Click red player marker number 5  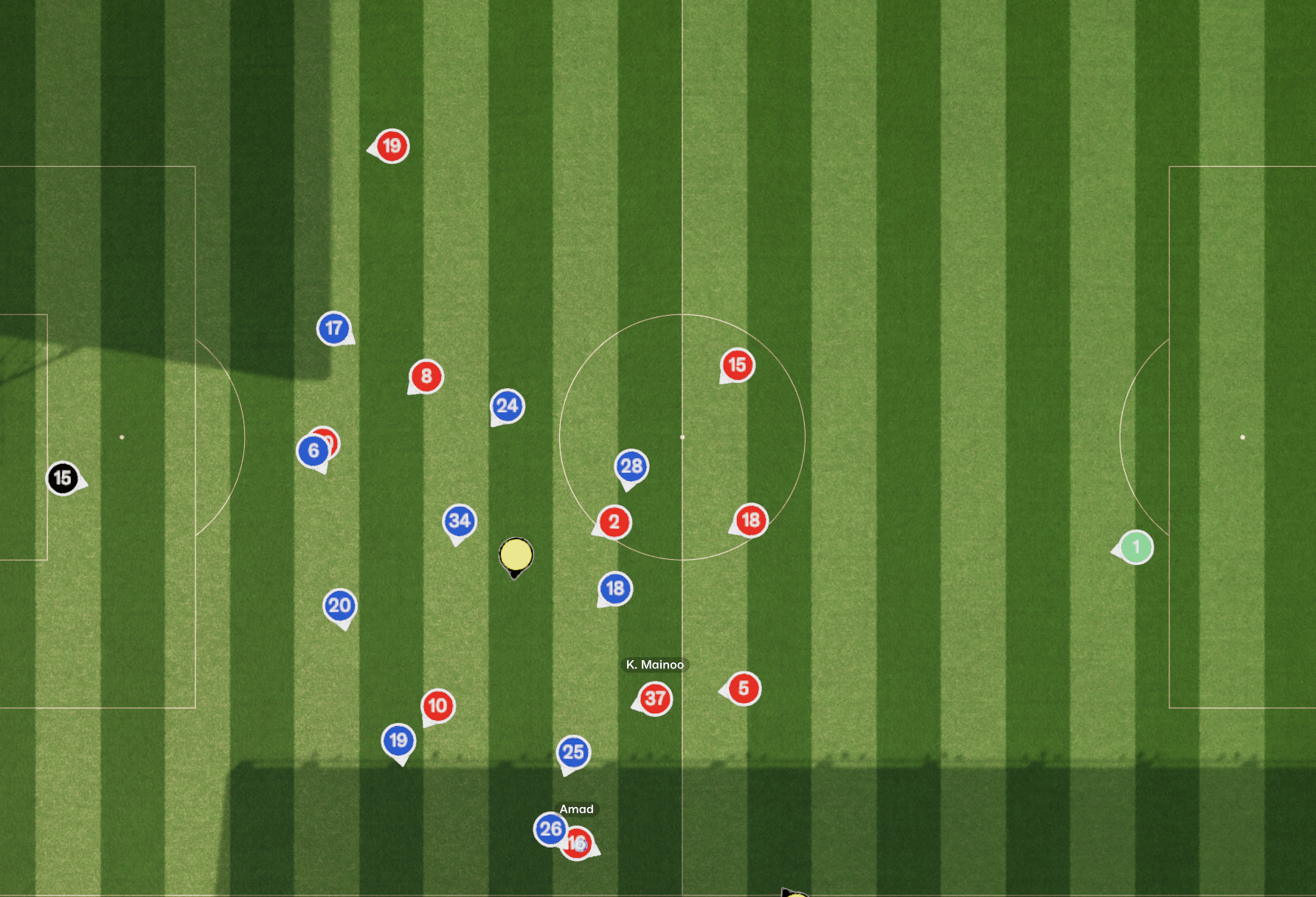click(744, 689)
